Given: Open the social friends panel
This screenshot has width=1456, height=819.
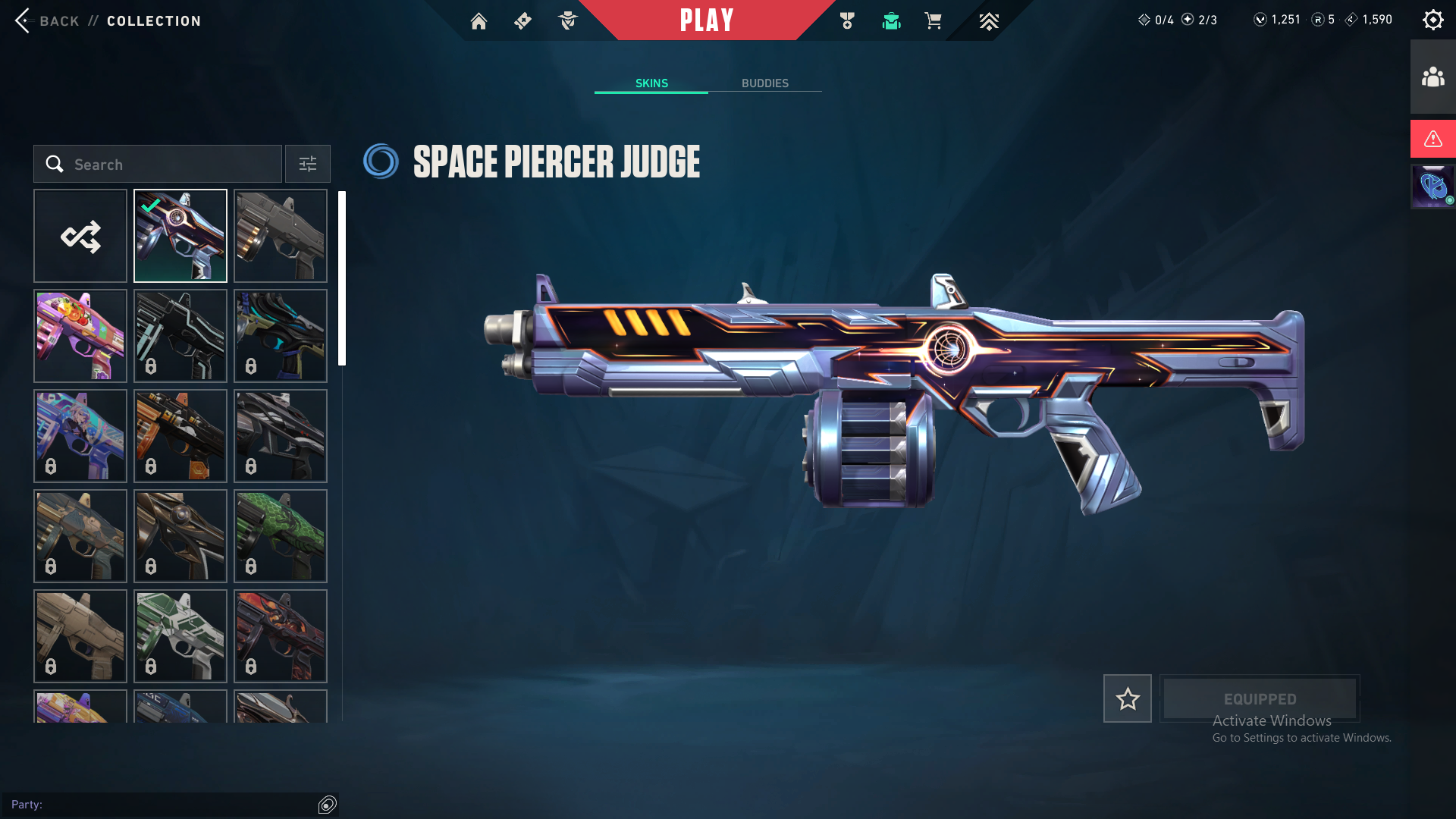Looking at the screenshot, I should click(1432, 77).
